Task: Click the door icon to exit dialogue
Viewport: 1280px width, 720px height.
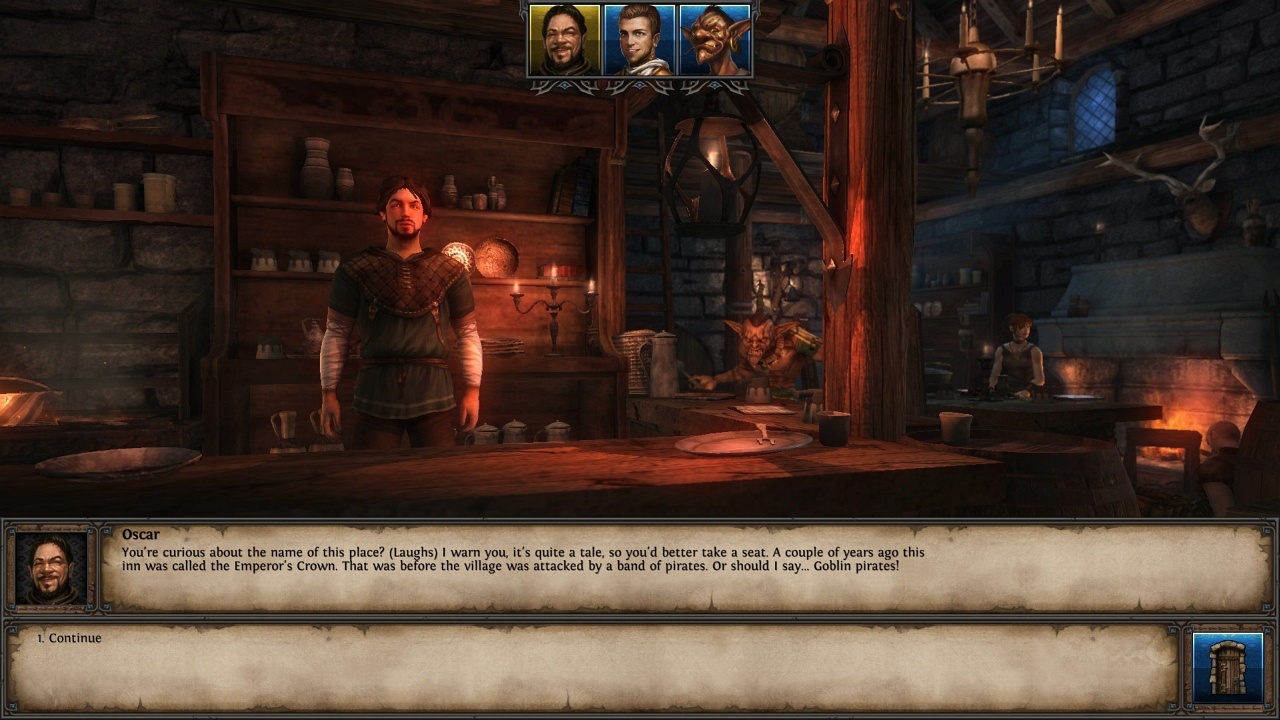Action: (1227, 667)
